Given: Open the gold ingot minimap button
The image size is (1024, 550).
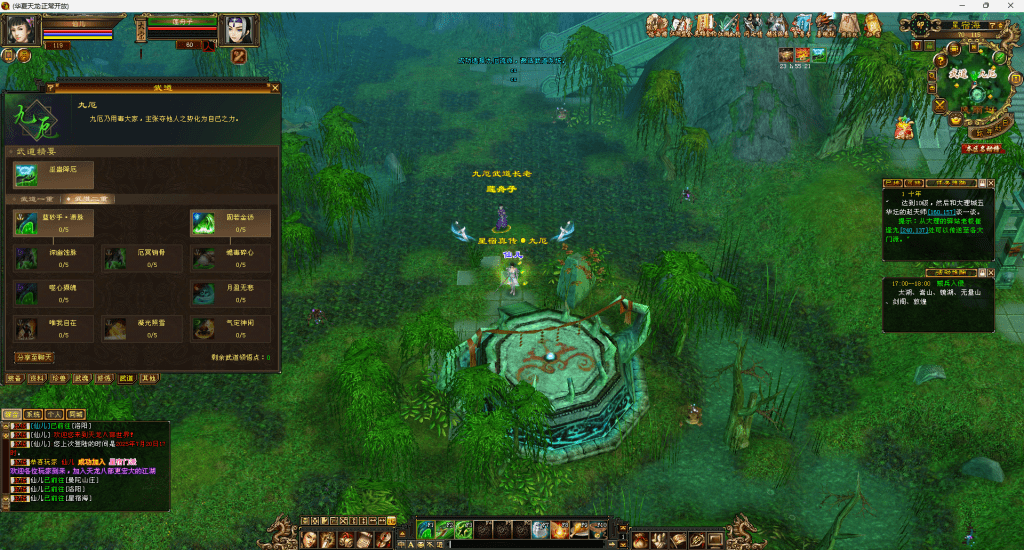Looking at the screenshot, I should click(x=953, y=119).
